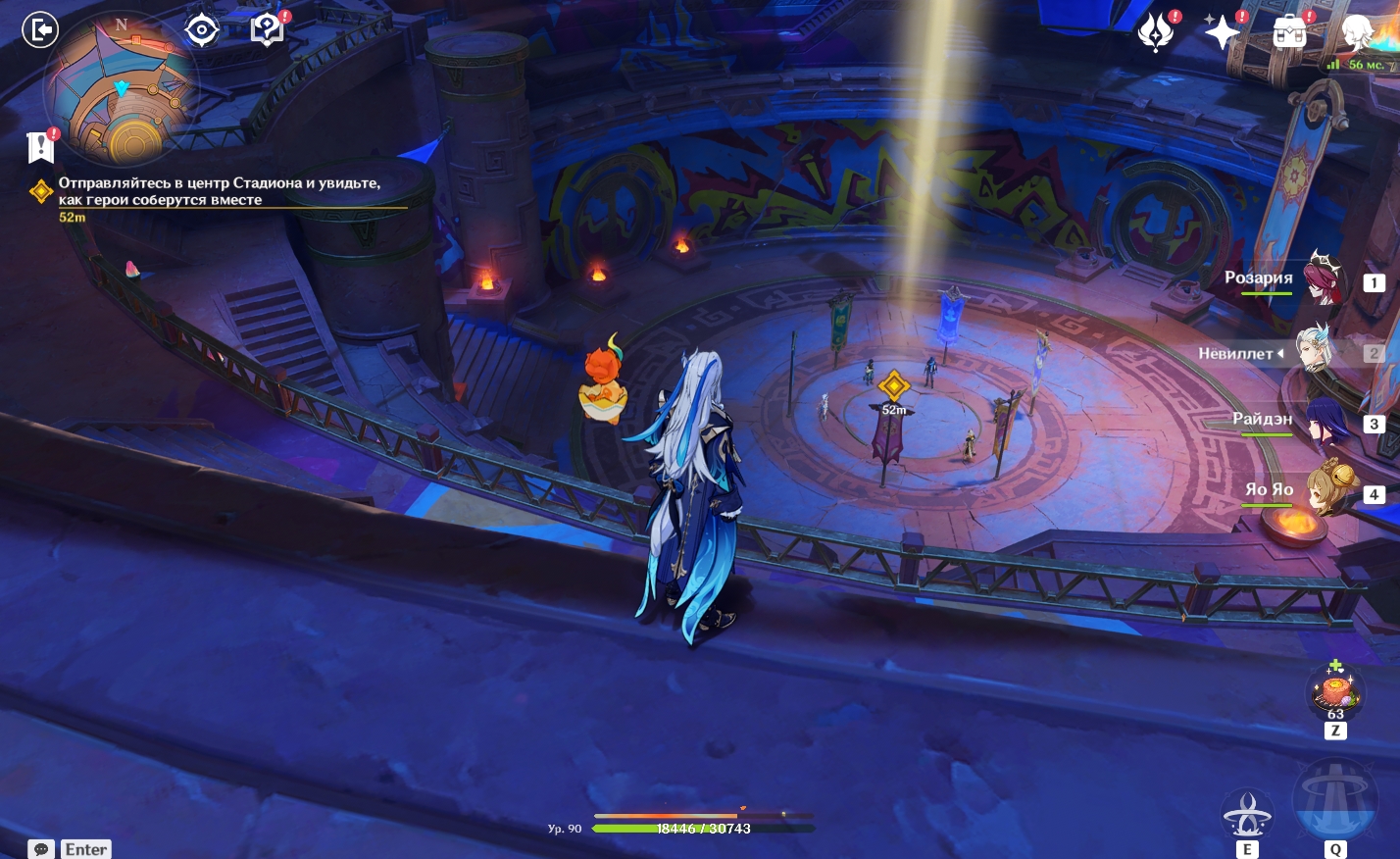The width and height of the screenshot is (1400, 859).
Task: Open the crosshair target icon
Action: pos(202,30)
